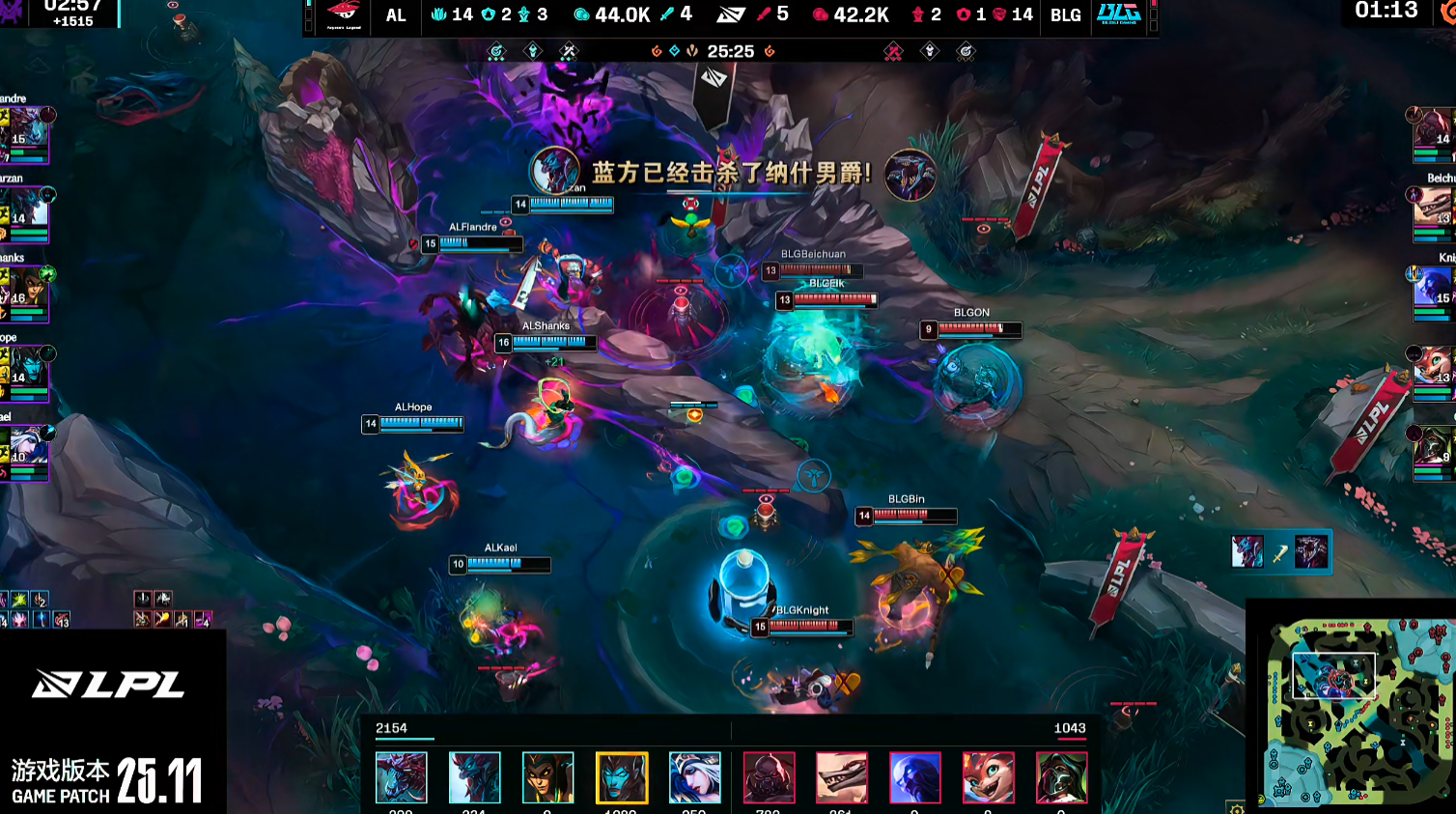Open Hope's level 14 player panel

[x=25, y=373]
